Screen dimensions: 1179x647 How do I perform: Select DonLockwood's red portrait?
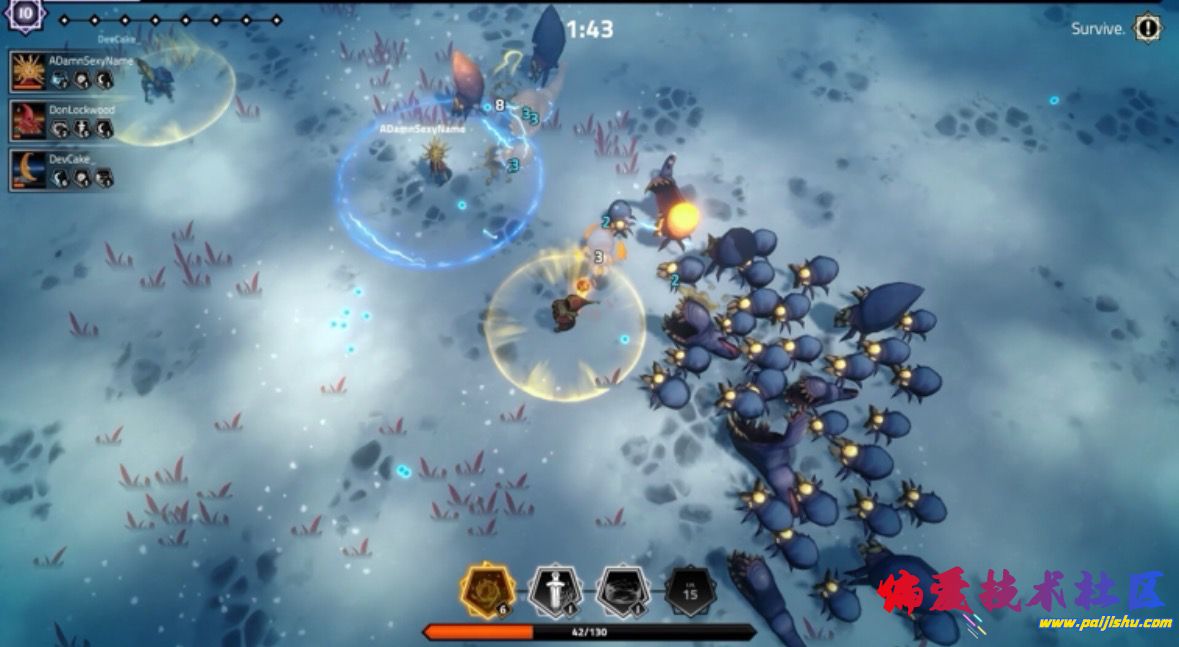point(28,120)
